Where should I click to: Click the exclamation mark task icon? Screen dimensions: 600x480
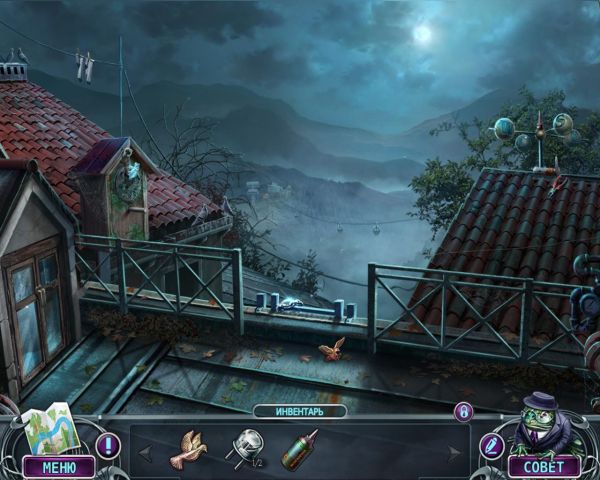point(108,445)
